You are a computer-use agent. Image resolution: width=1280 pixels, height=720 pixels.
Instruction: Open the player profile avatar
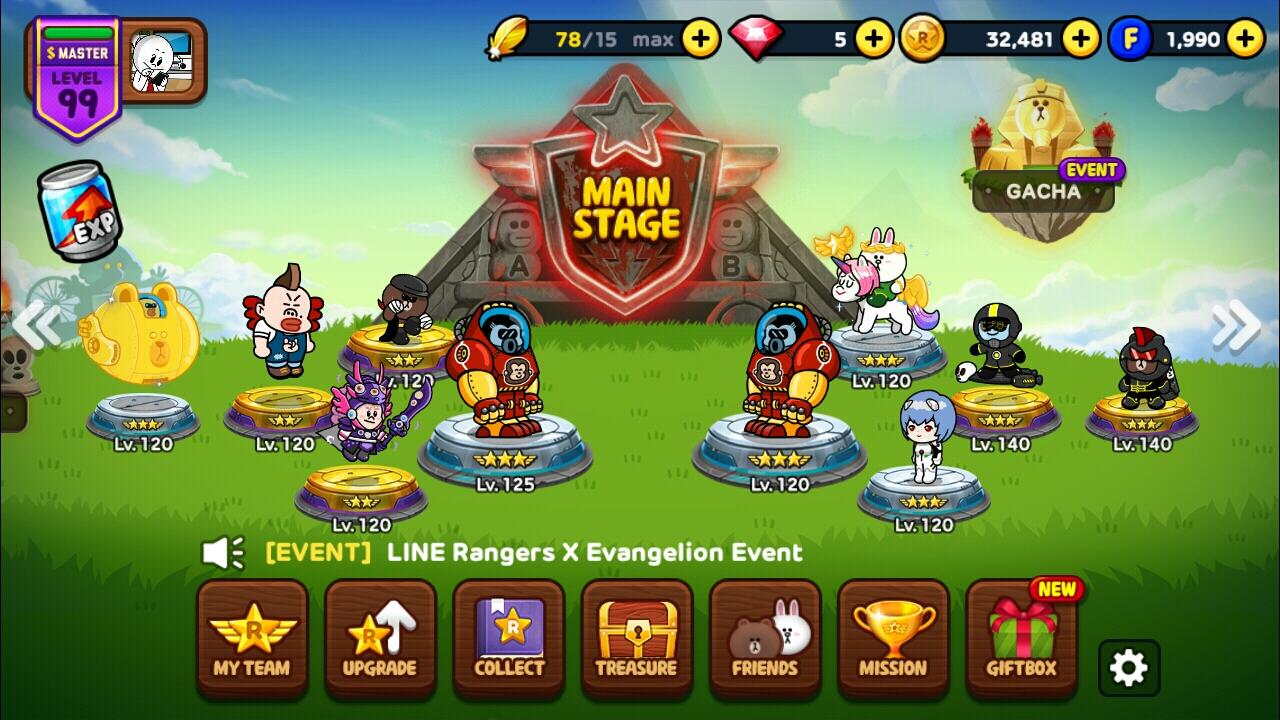(x=162, y=62)
